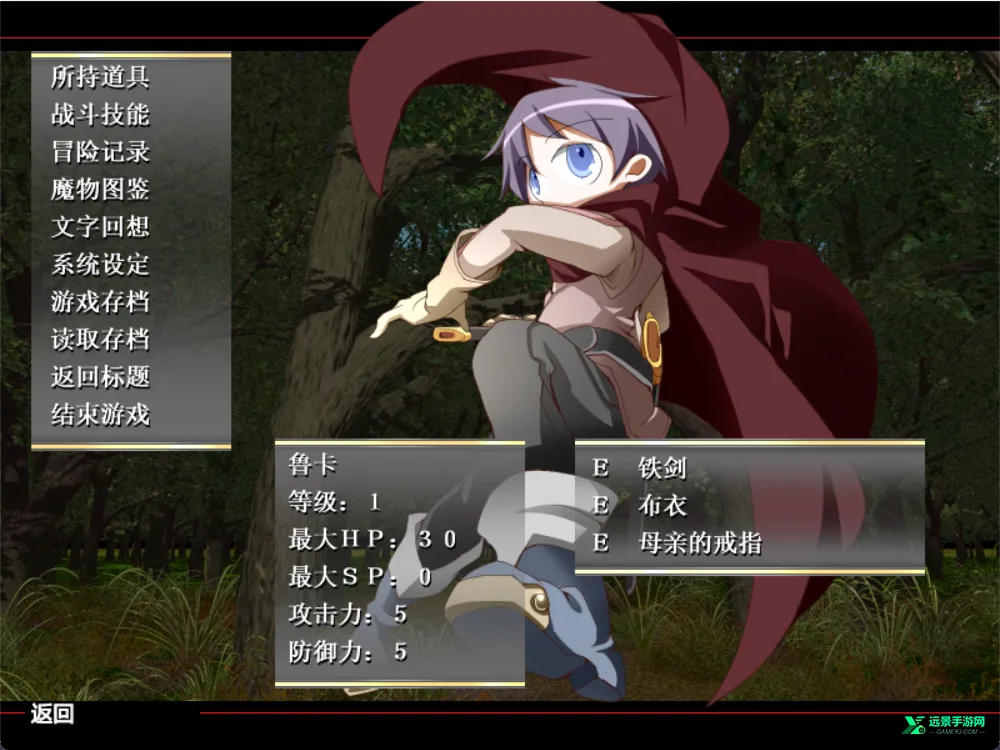The image size is (1000, 750).
Task: Open 冒险记录 adventure log
Action: pos(100,152)
